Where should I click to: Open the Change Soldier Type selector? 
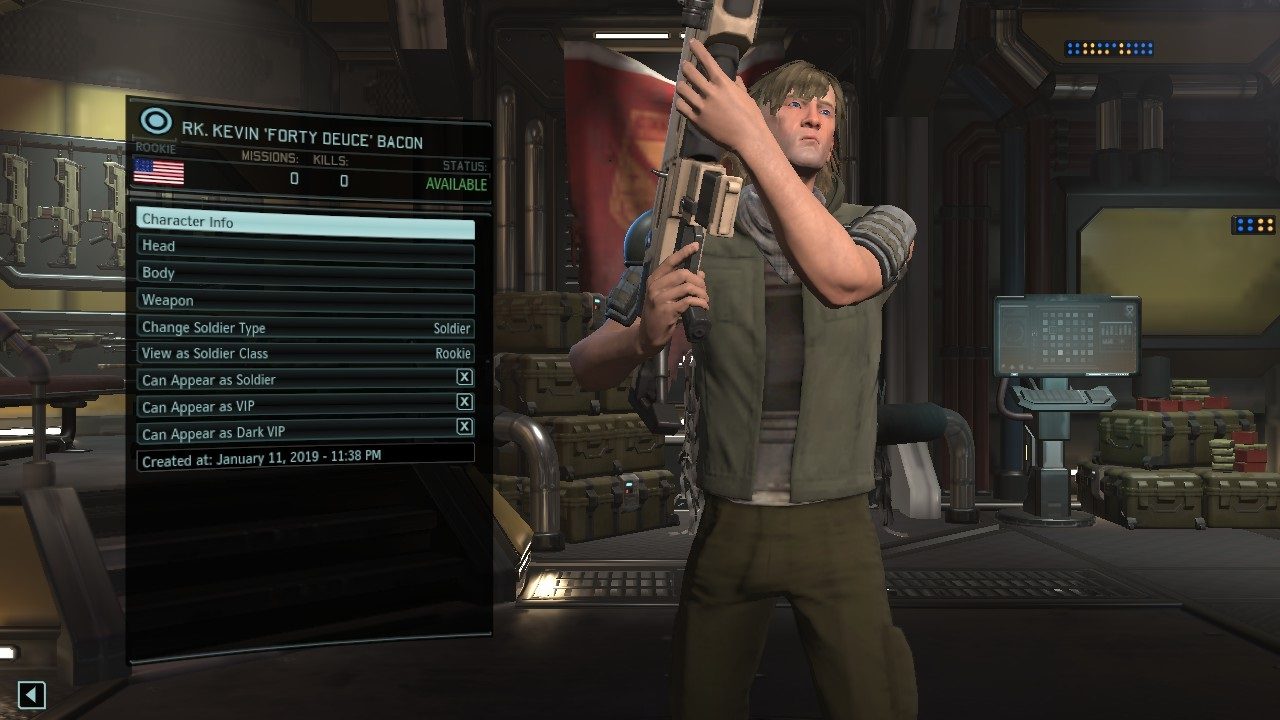coord(300,327)
